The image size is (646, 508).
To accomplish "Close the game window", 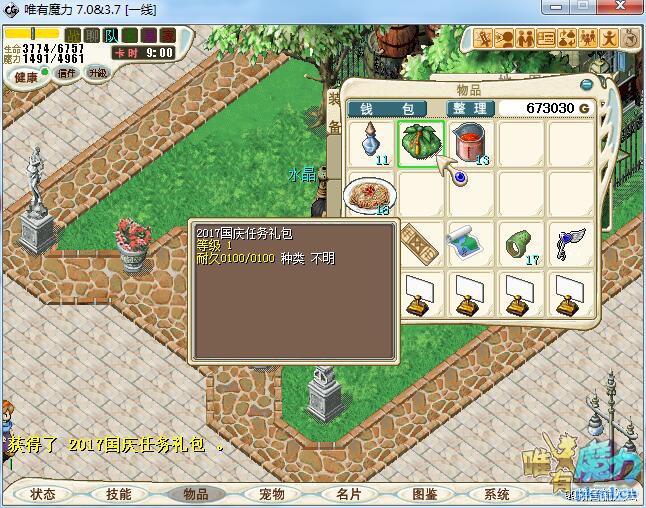I will tap(619, 9).
